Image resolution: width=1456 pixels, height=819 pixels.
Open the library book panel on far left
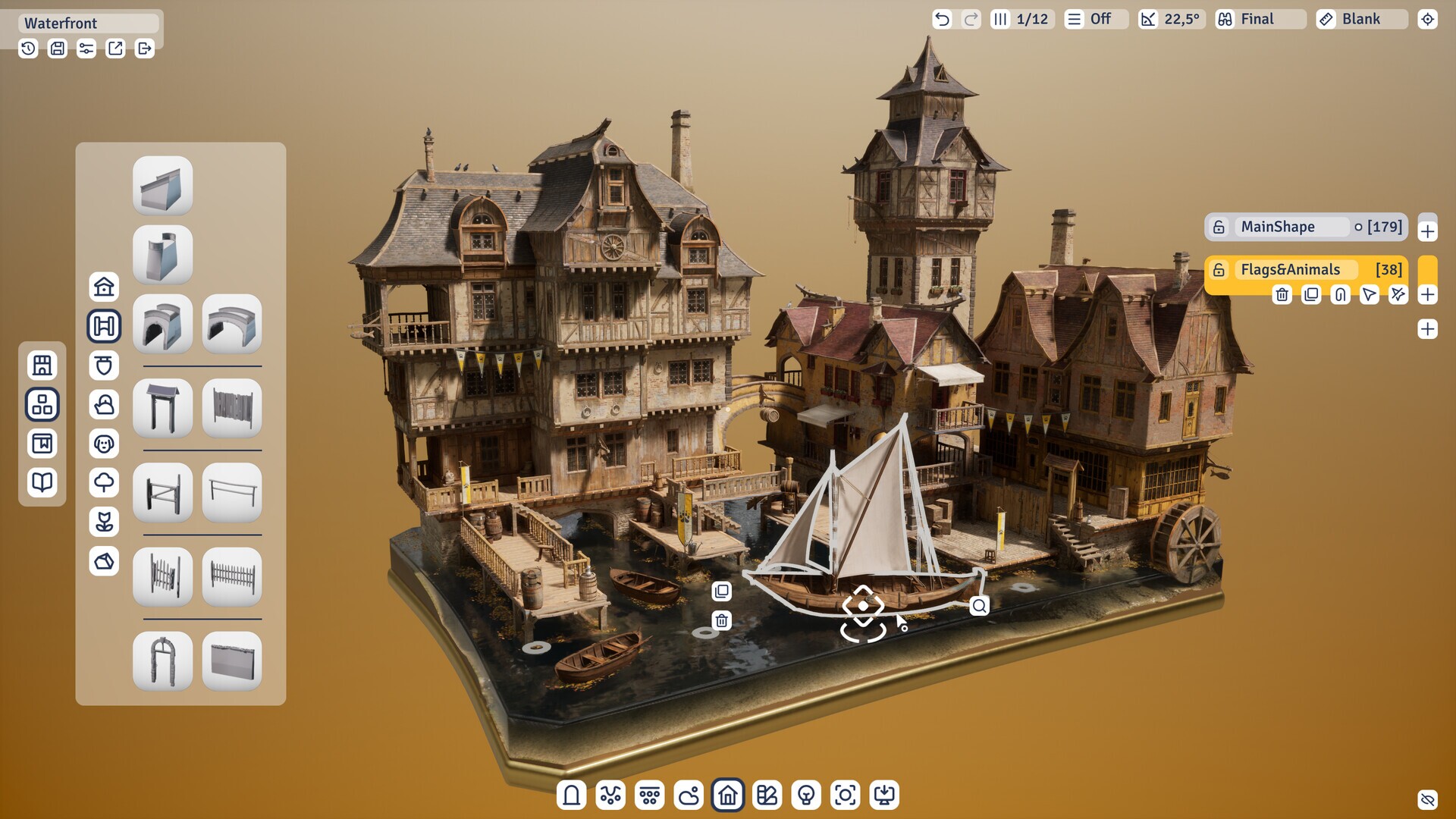point(42,482)
